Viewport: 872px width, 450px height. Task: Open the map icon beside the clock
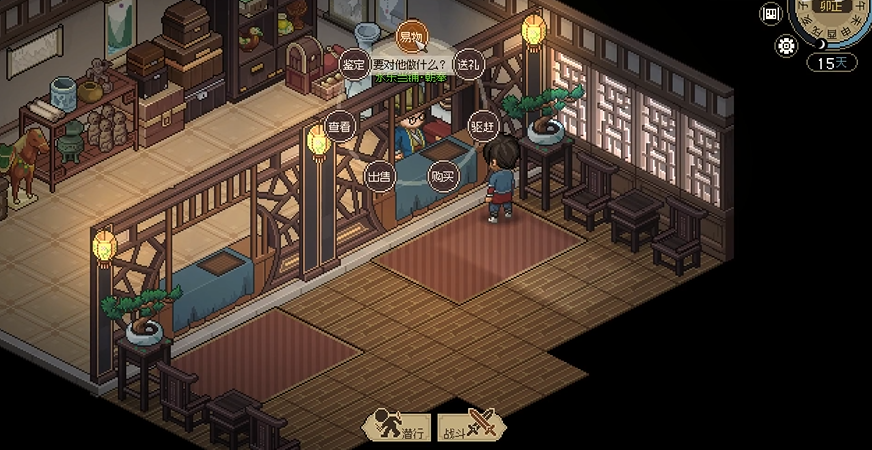pyautogui.click(x=770, y=13)
